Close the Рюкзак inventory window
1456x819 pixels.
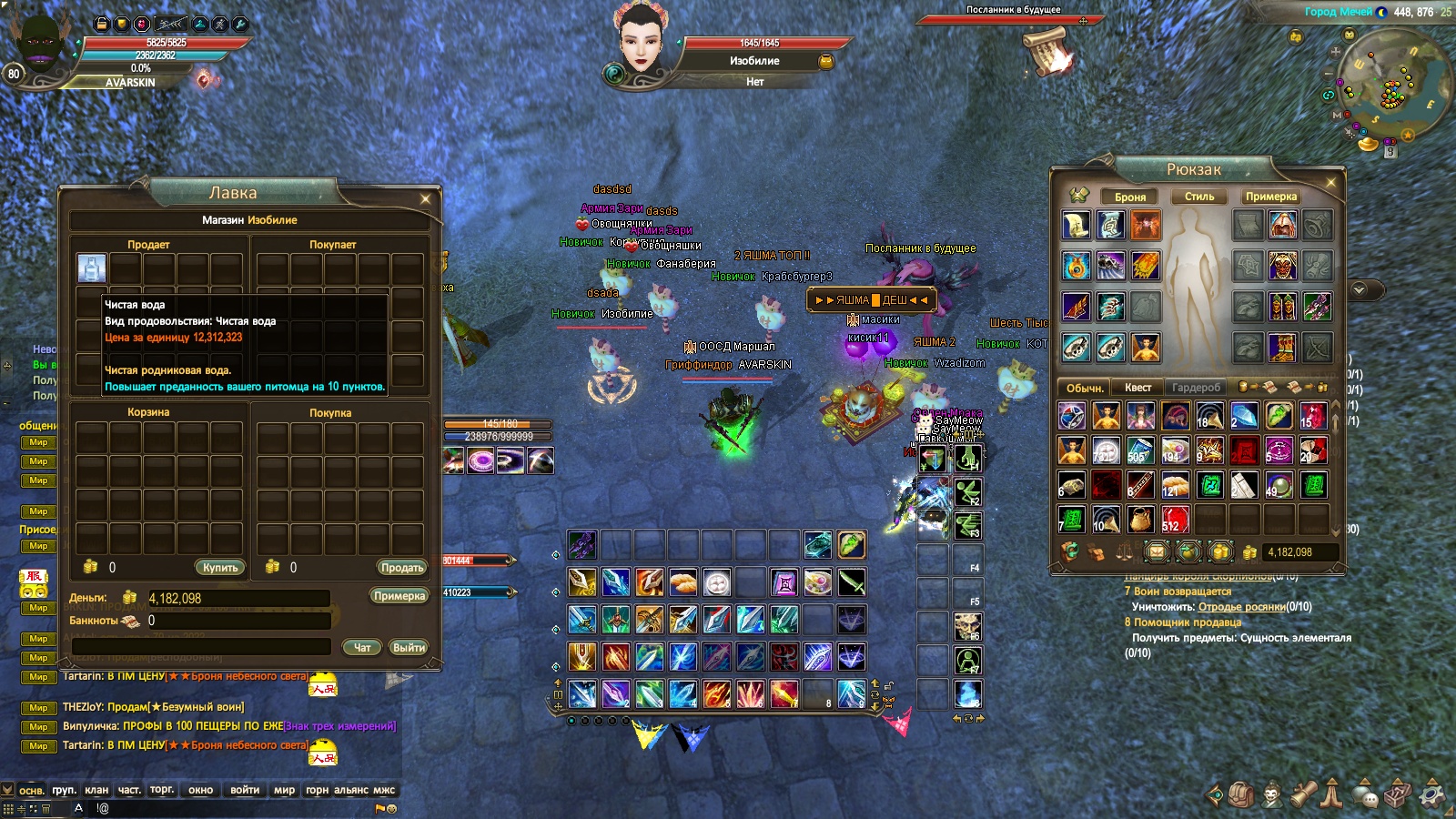[1330, 182]
